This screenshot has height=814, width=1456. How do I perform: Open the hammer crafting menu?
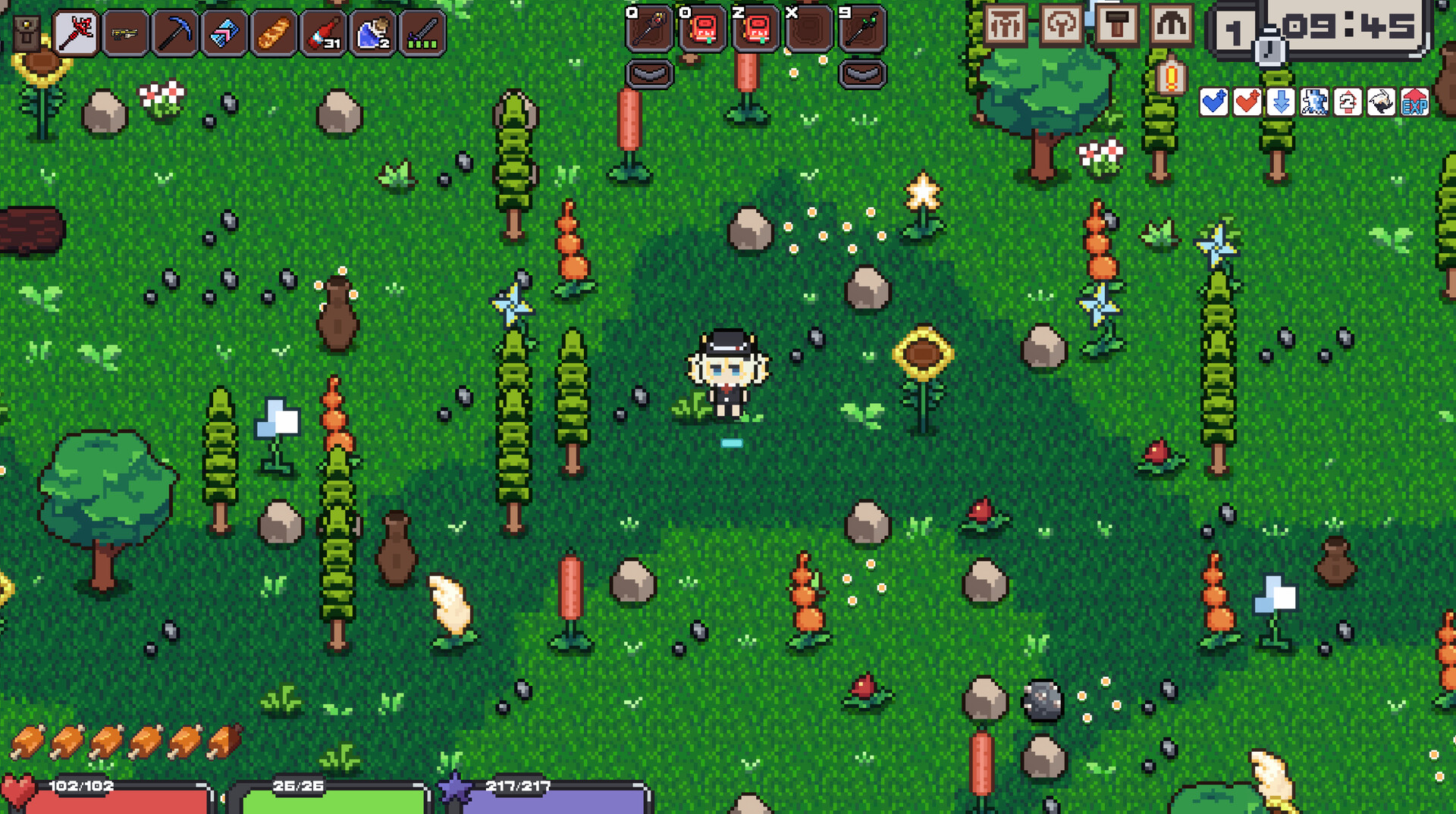(1116, 26)
